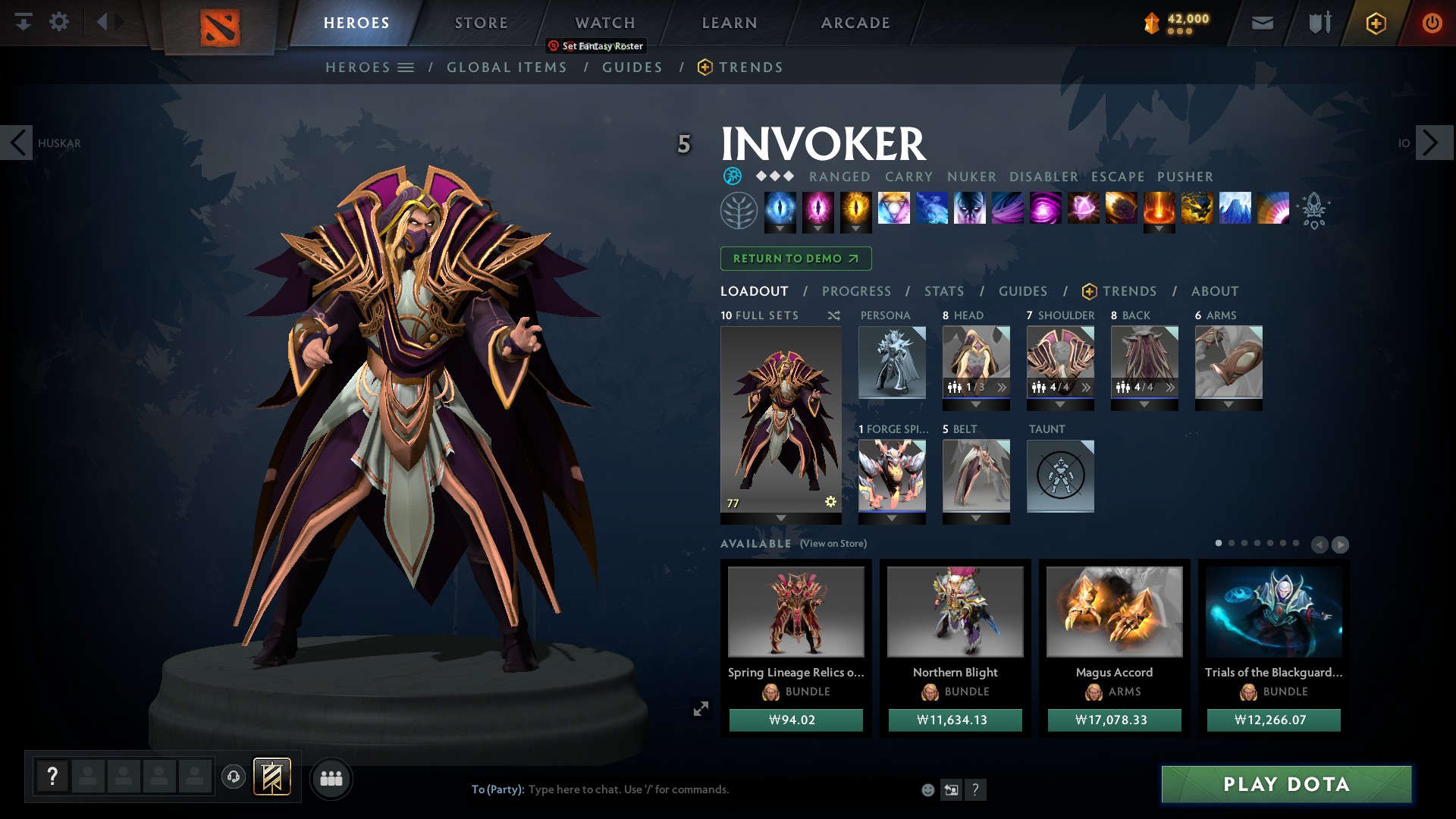Open the mail notifications icon
Screen dimensions: 1456x819
coord(1262,23)
